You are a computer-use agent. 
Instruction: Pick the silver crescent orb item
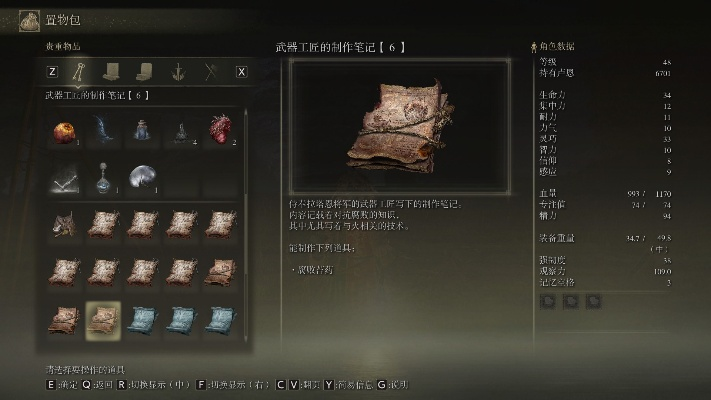click(142, 178)
